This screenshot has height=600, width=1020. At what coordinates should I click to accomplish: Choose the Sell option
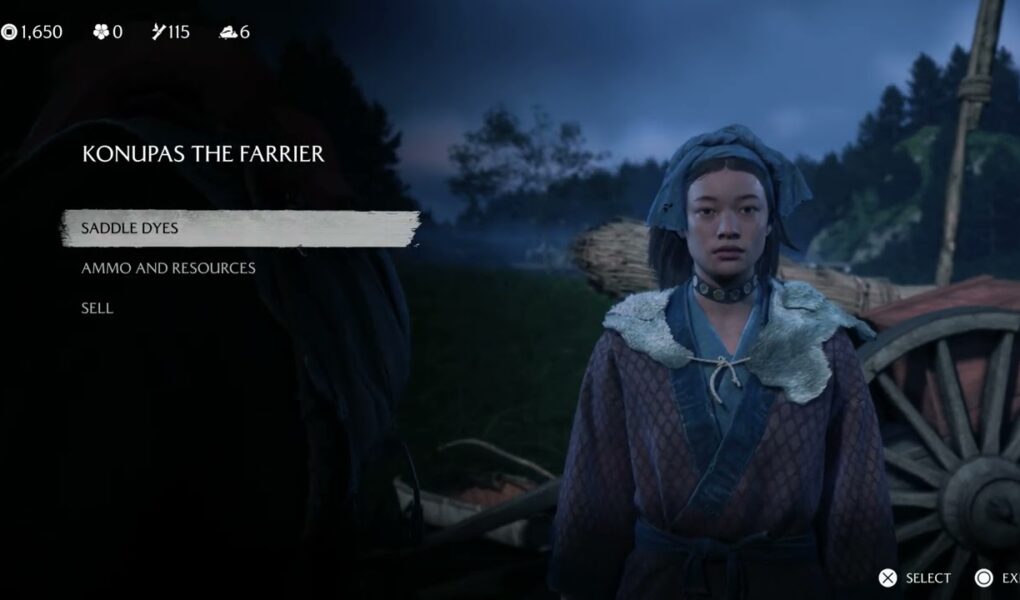97,308
